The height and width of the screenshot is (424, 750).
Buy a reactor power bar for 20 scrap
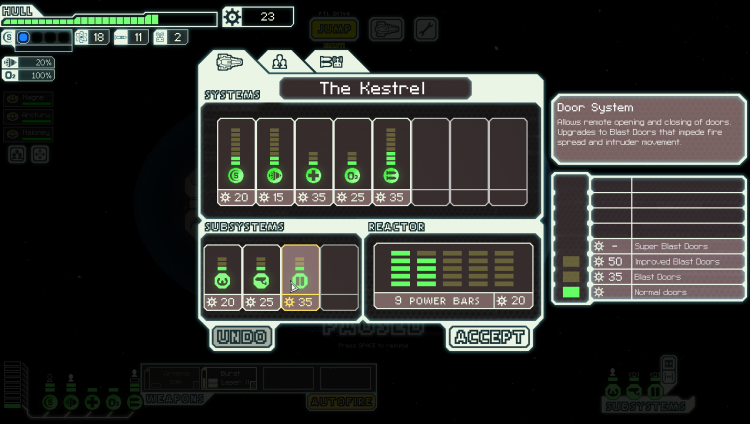point(454,277)
